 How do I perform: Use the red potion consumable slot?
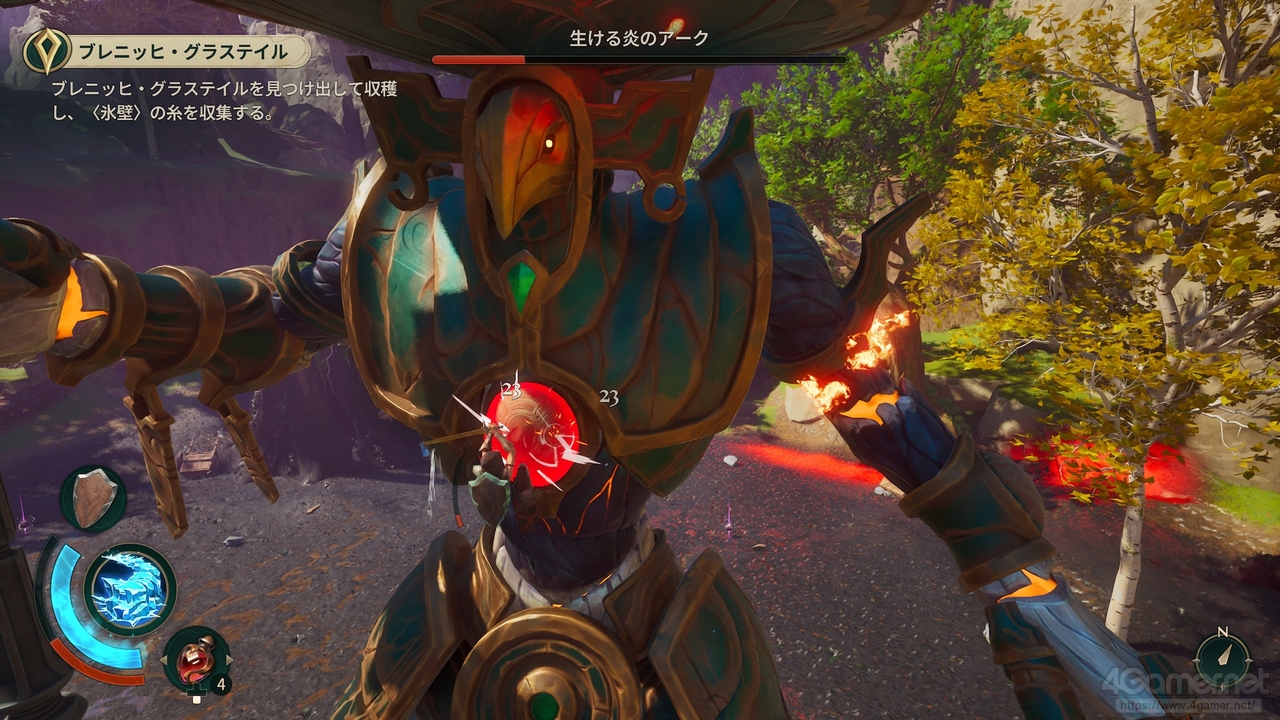point(196,659)
